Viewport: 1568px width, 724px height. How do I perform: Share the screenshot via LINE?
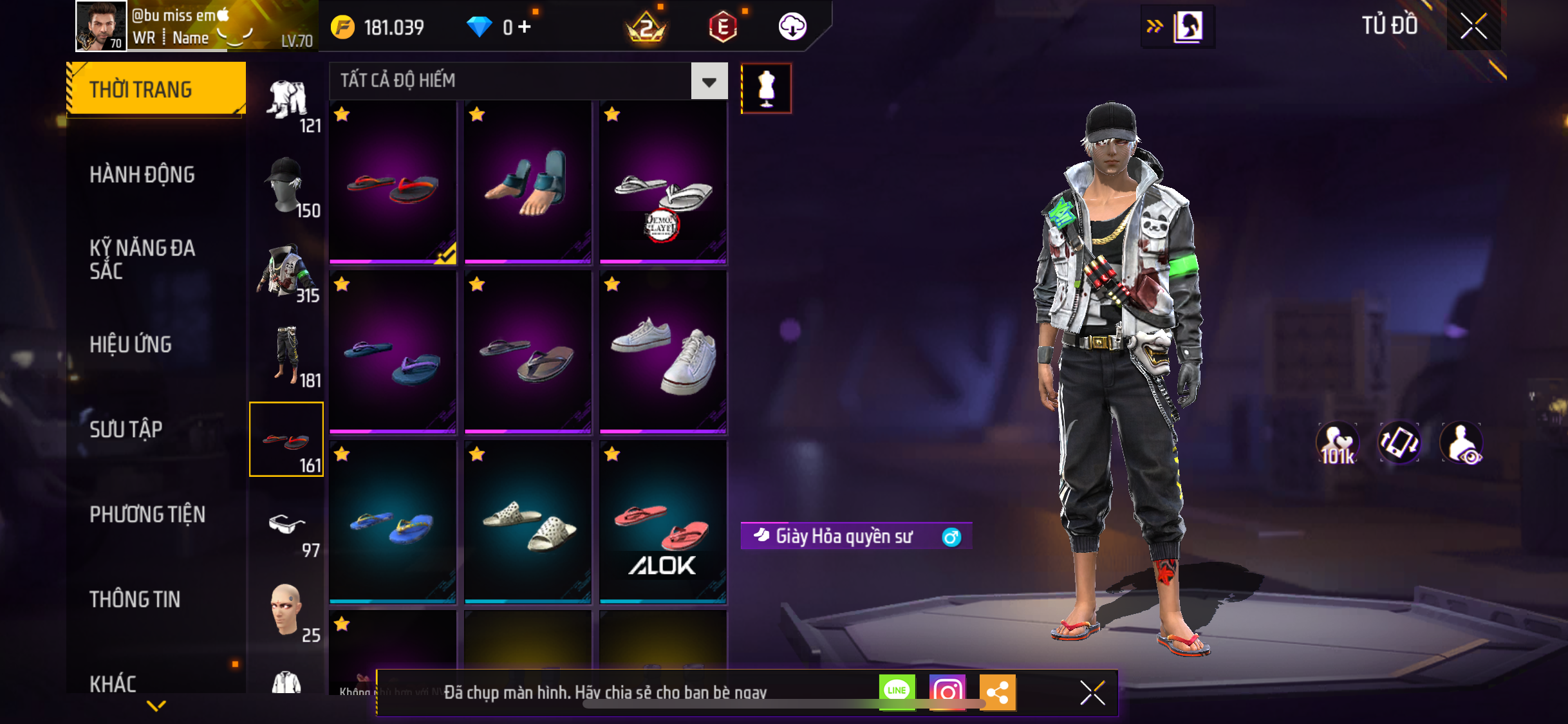click(897, 692)
